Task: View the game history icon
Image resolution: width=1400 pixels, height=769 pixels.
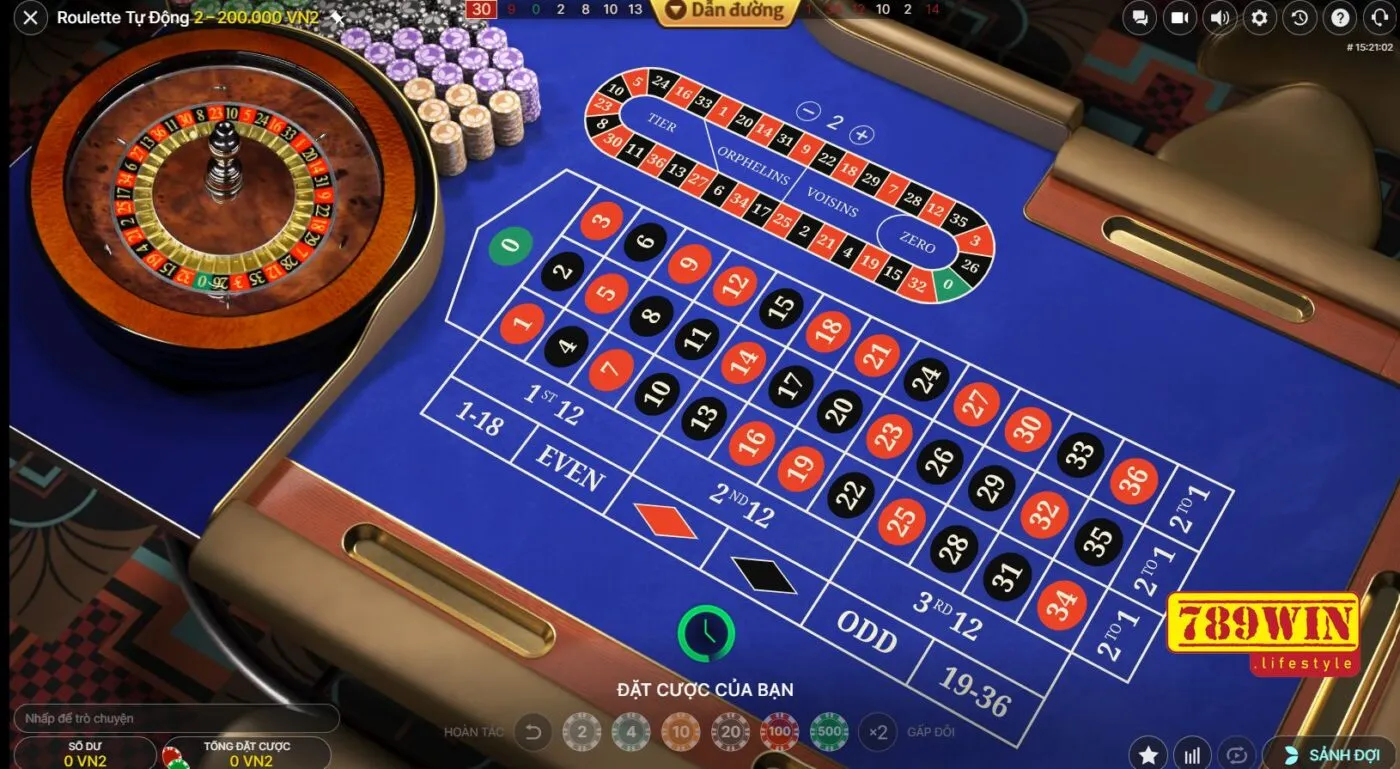Action: pyautogui.click(x=1299, y=17)
